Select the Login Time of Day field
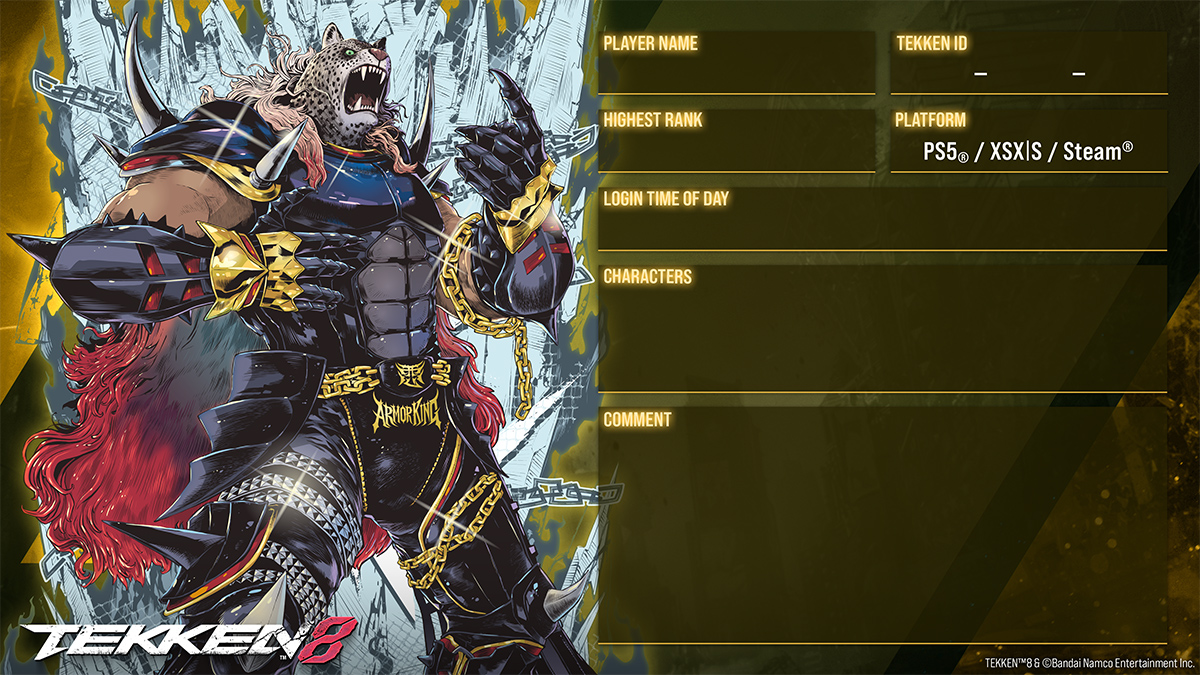The image size is (1200, 675). [882, 227]
